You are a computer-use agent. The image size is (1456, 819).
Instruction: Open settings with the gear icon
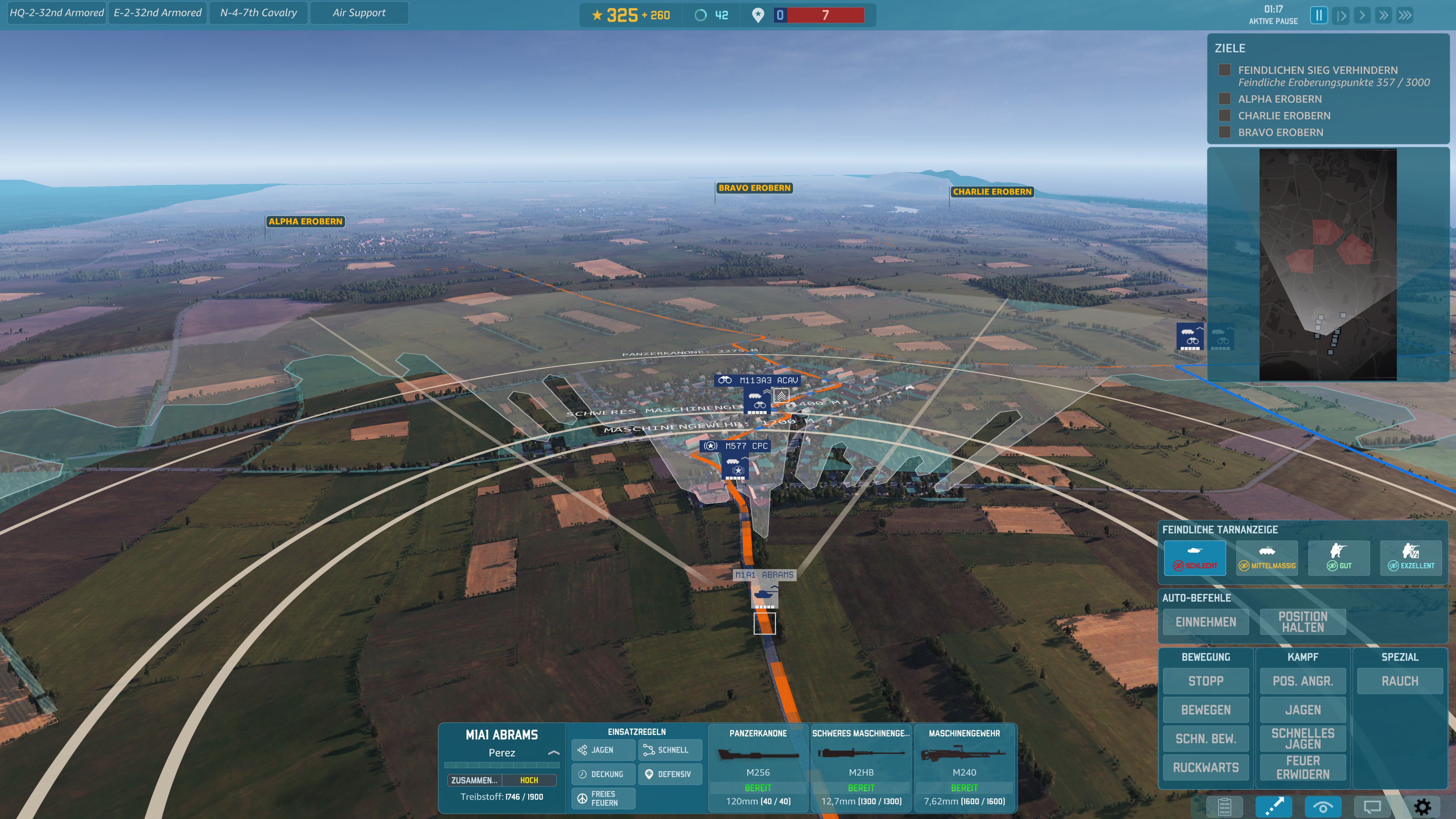pyautogui.click(x=1422, y=806)
